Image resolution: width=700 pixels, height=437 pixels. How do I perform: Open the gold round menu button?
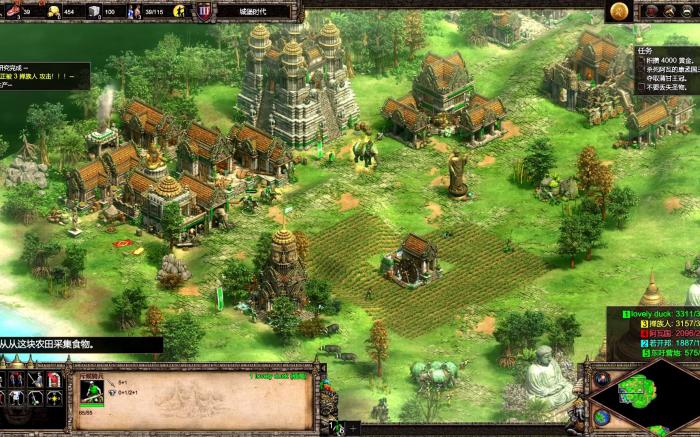coord(620,11)
